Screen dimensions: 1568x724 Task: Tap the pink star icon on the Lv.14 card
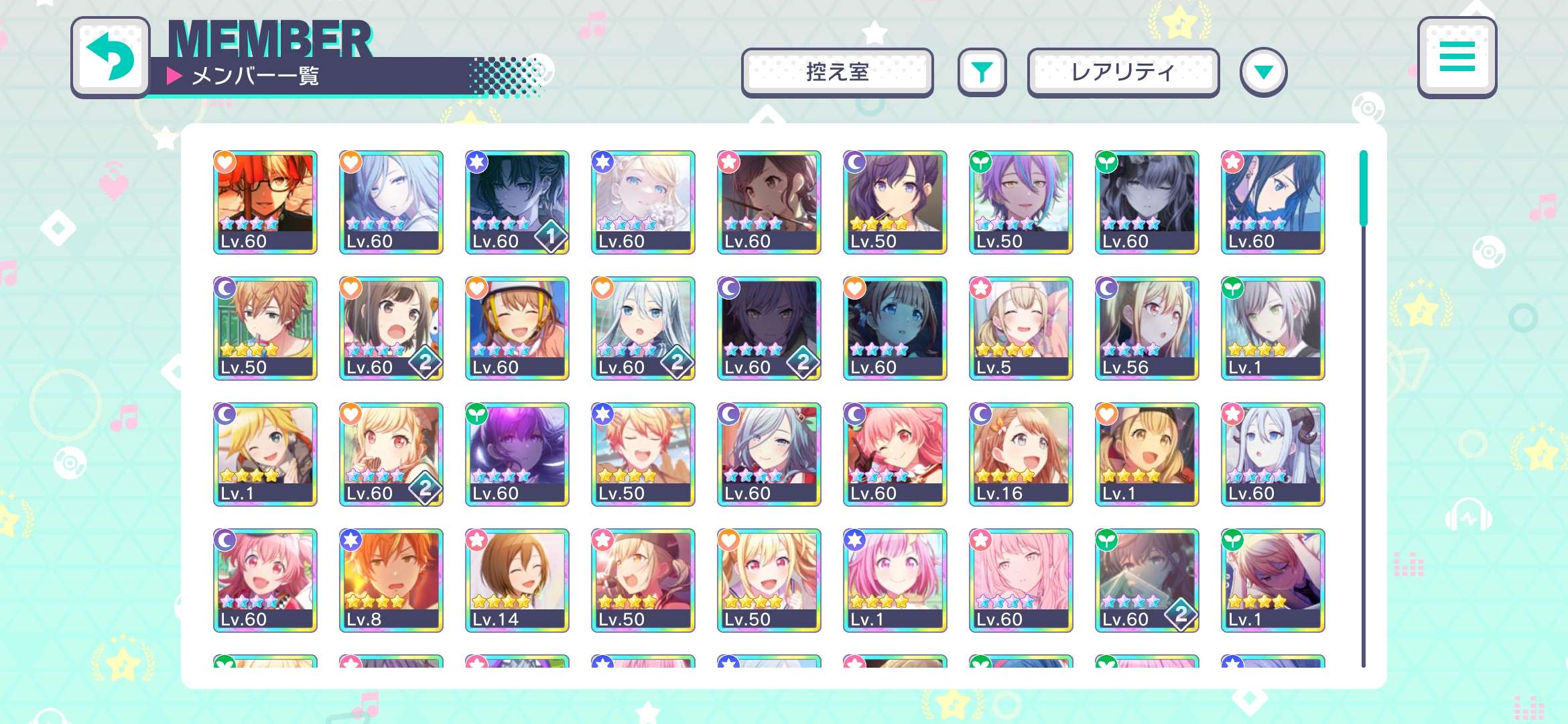point(476,538)
